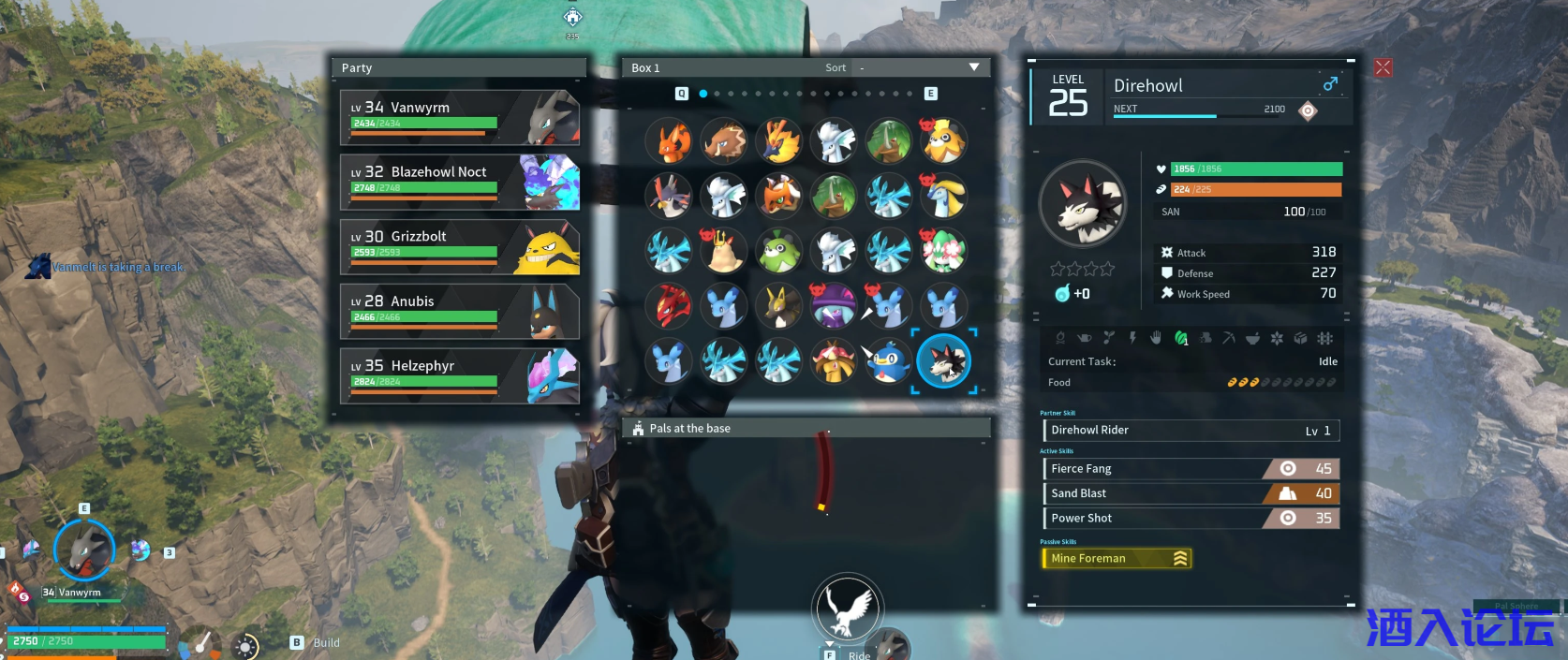Select the Mossanda green panda slot

pyautogui.click(x=779, y=251)
